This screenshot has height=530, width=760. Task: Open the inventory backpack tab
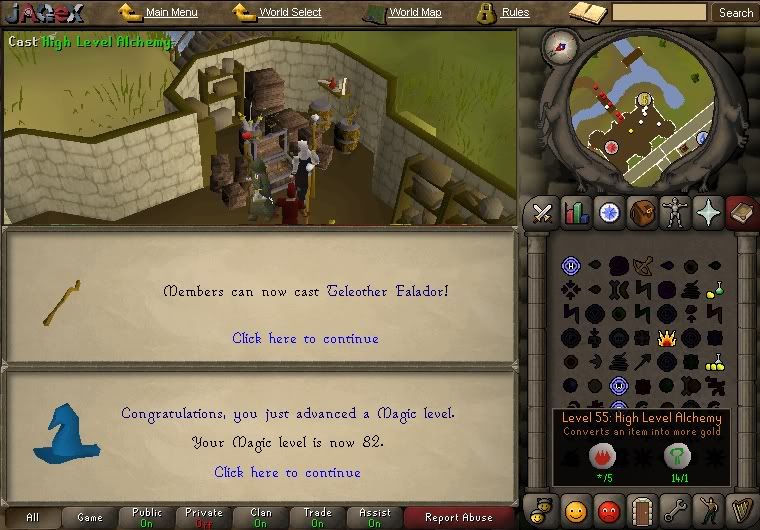click(642, 212)
